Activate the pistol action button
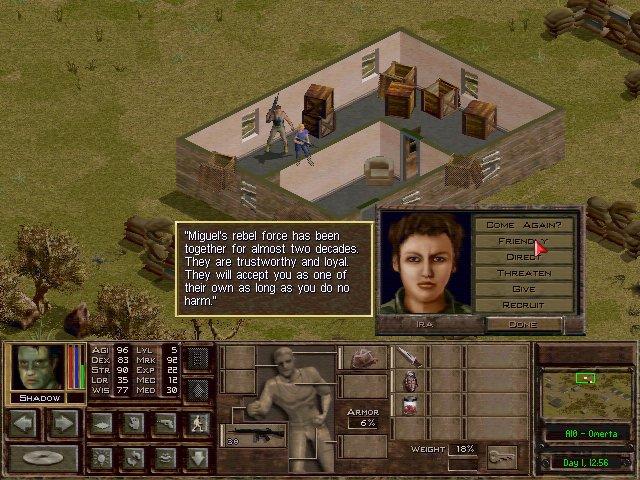Image resolution: width=640 pixels, height=480 pixels. [x=165, y=423]
